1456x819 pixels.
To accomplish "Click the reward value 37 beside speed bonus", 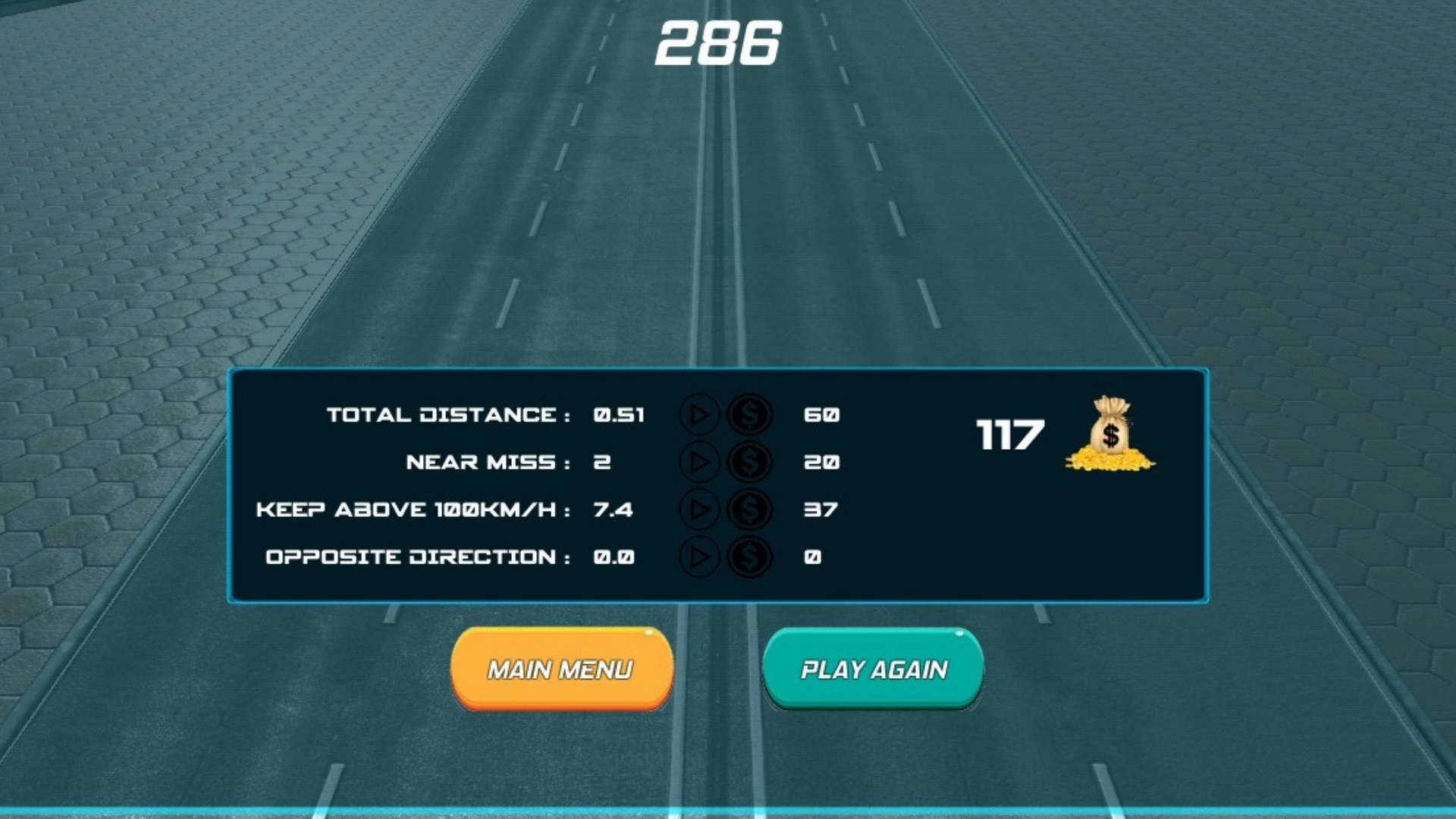I will click(x=821, y=510).
